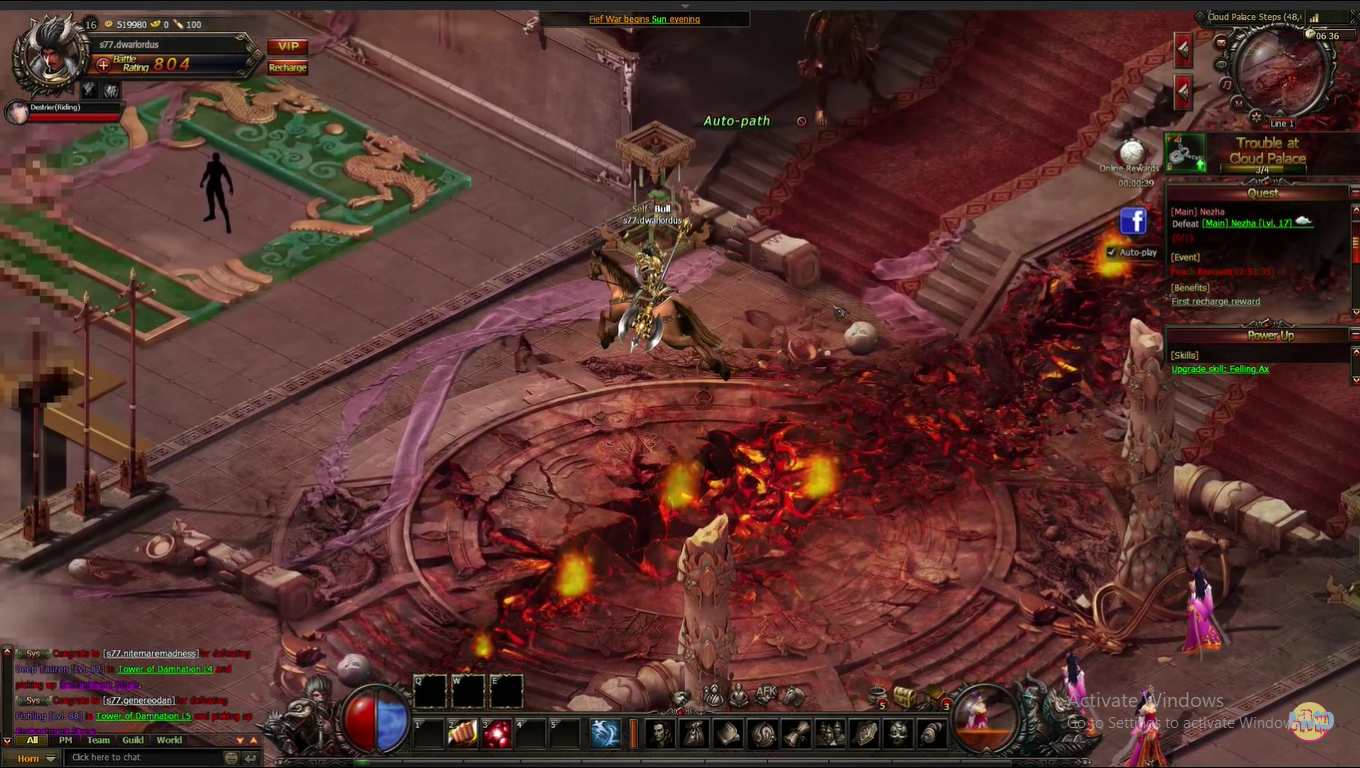
Task: Expand chat history with the up arrow
Action: 254,742
